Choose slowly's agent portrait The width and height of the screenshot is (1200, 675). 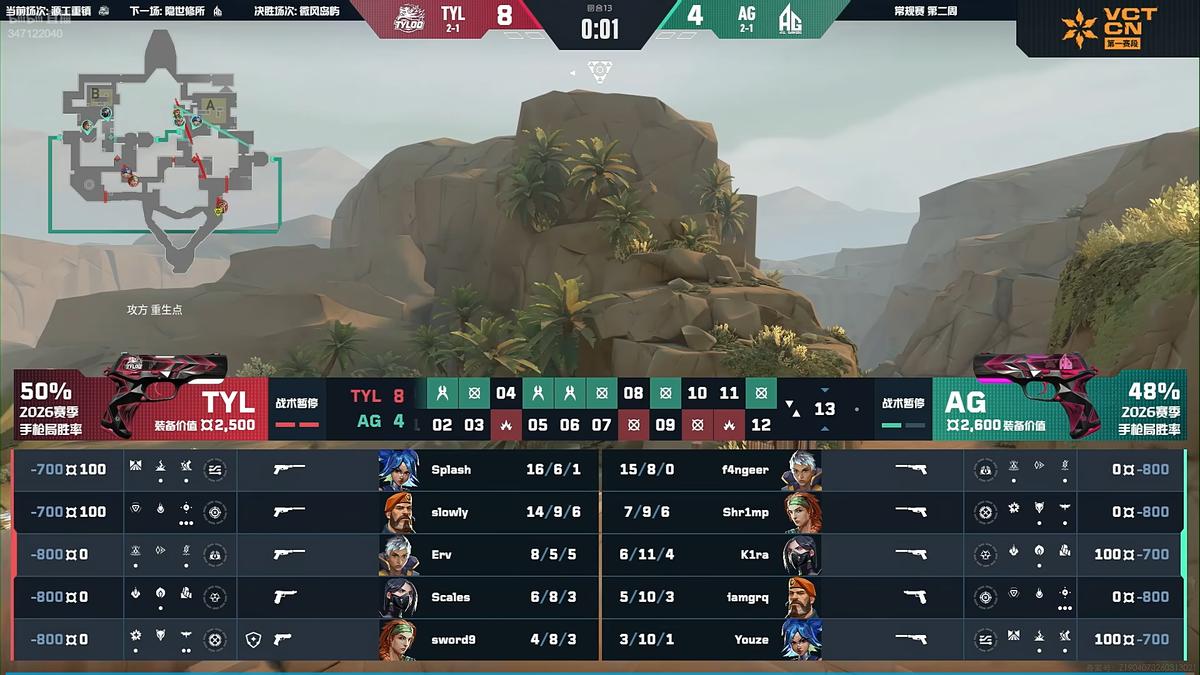[398, 512]
